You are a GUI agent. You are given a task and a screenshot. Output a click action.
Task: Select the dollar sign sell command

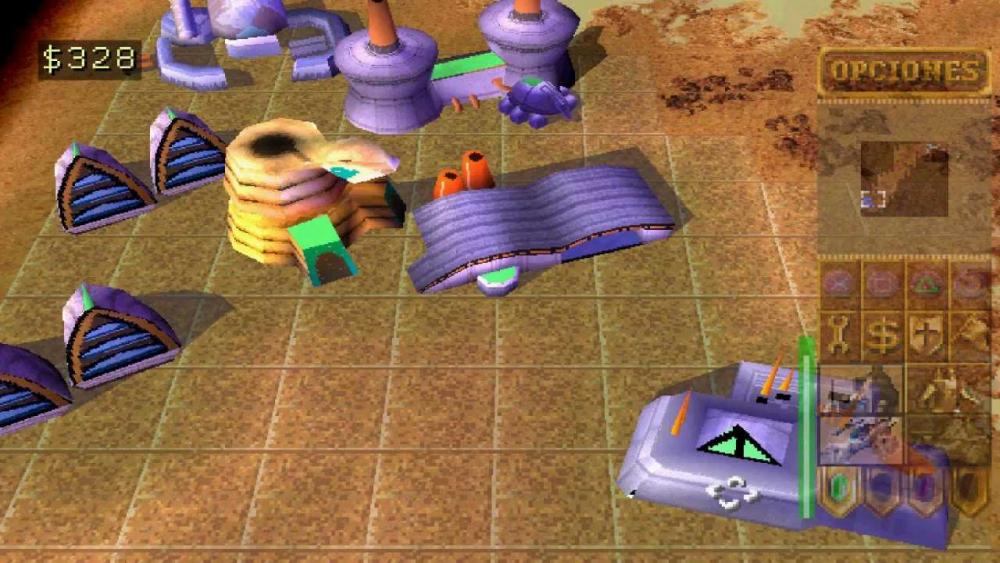click(x=883, y=336)
